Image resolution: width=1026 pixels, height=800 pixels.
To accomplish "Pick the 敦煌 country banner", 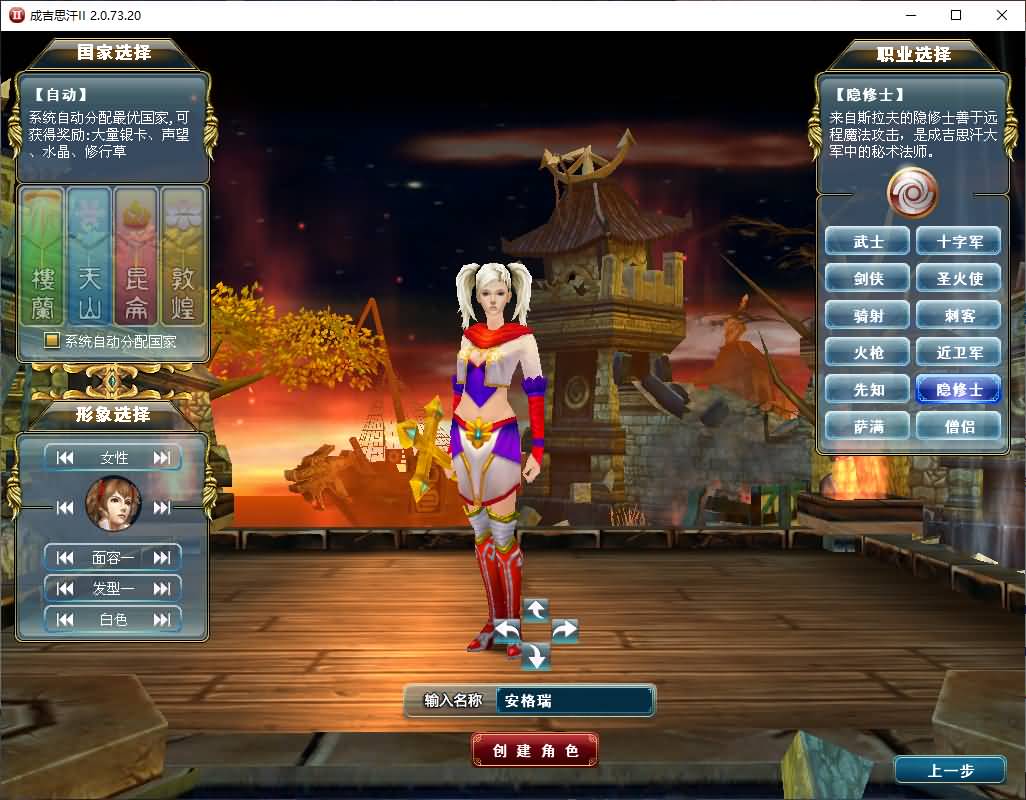I will click(x=183, y=257).
